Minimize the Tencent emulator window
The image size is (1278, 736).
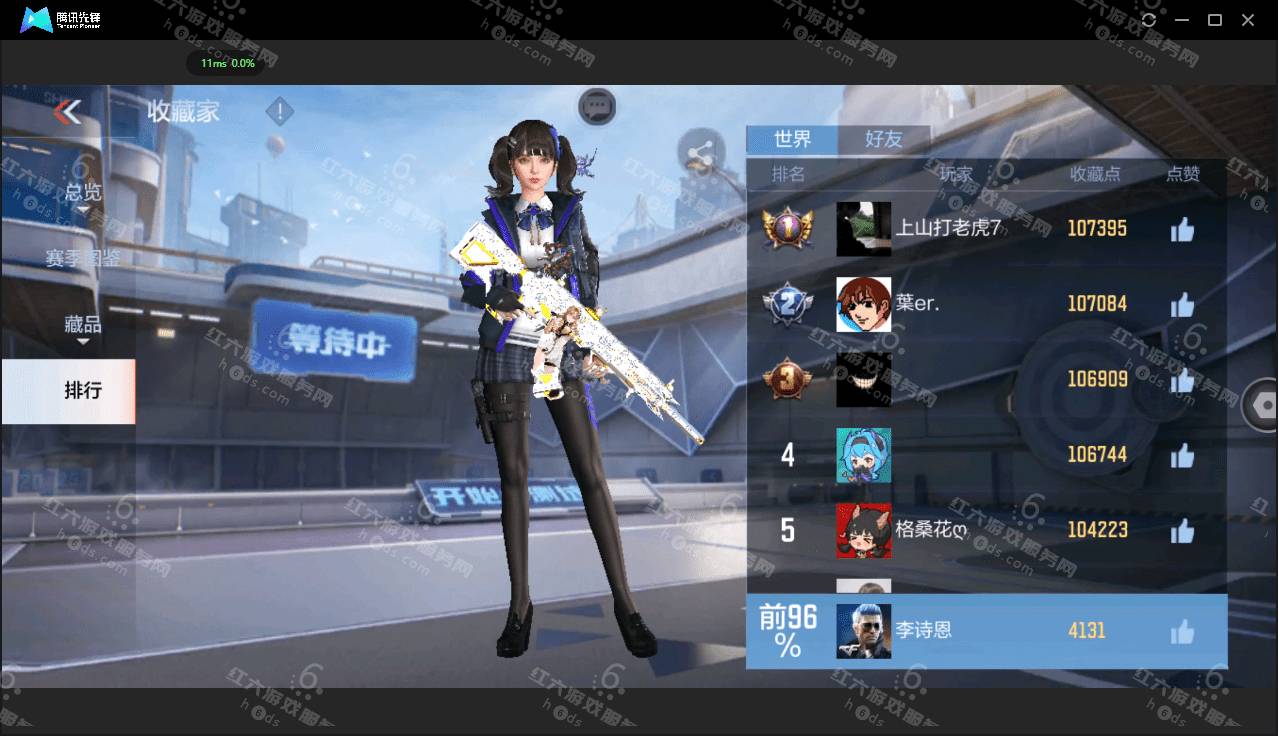coord(1182,20)
